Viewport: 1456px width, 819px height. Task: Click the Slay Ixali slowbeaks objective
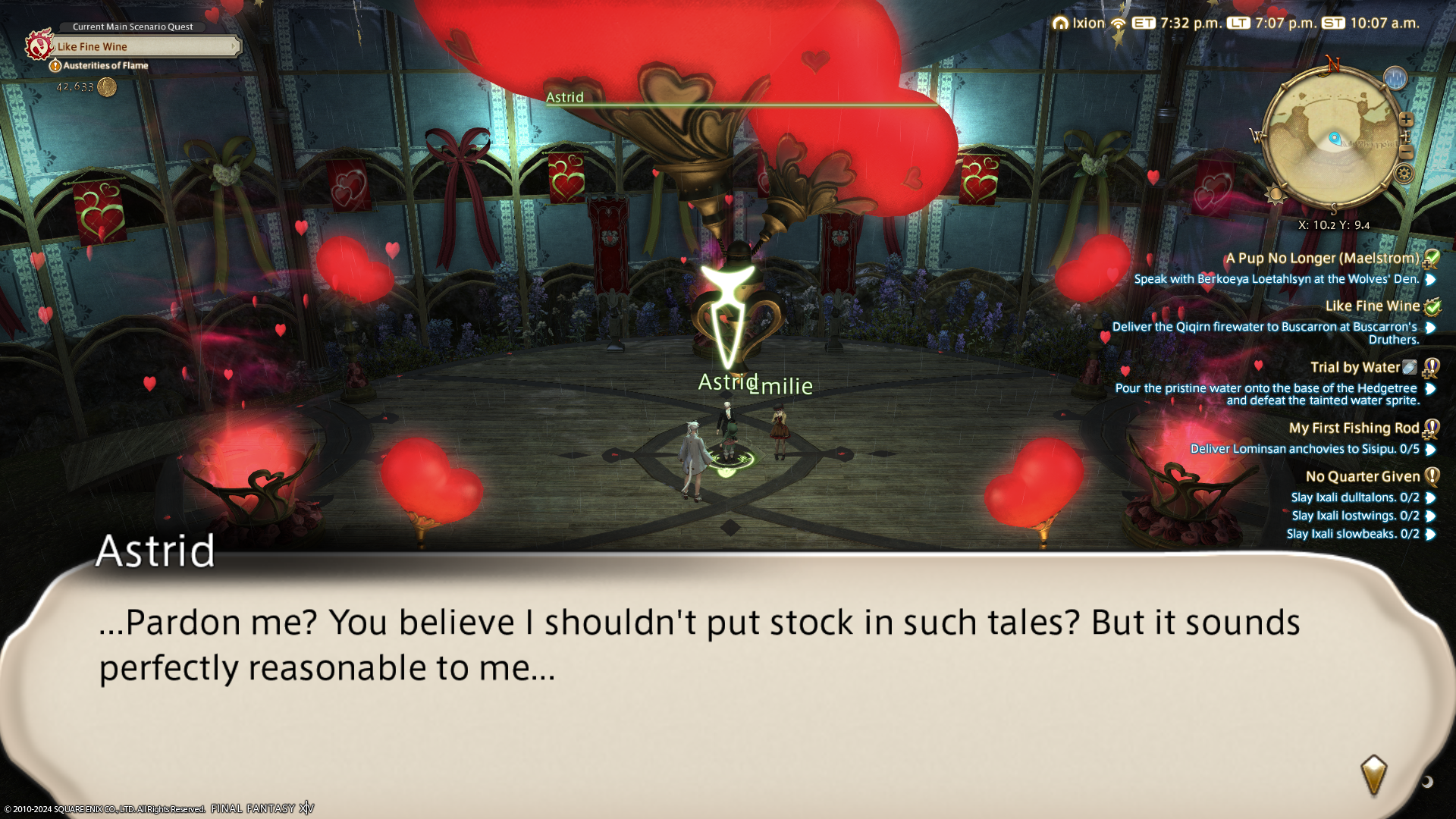point(1352,534)
